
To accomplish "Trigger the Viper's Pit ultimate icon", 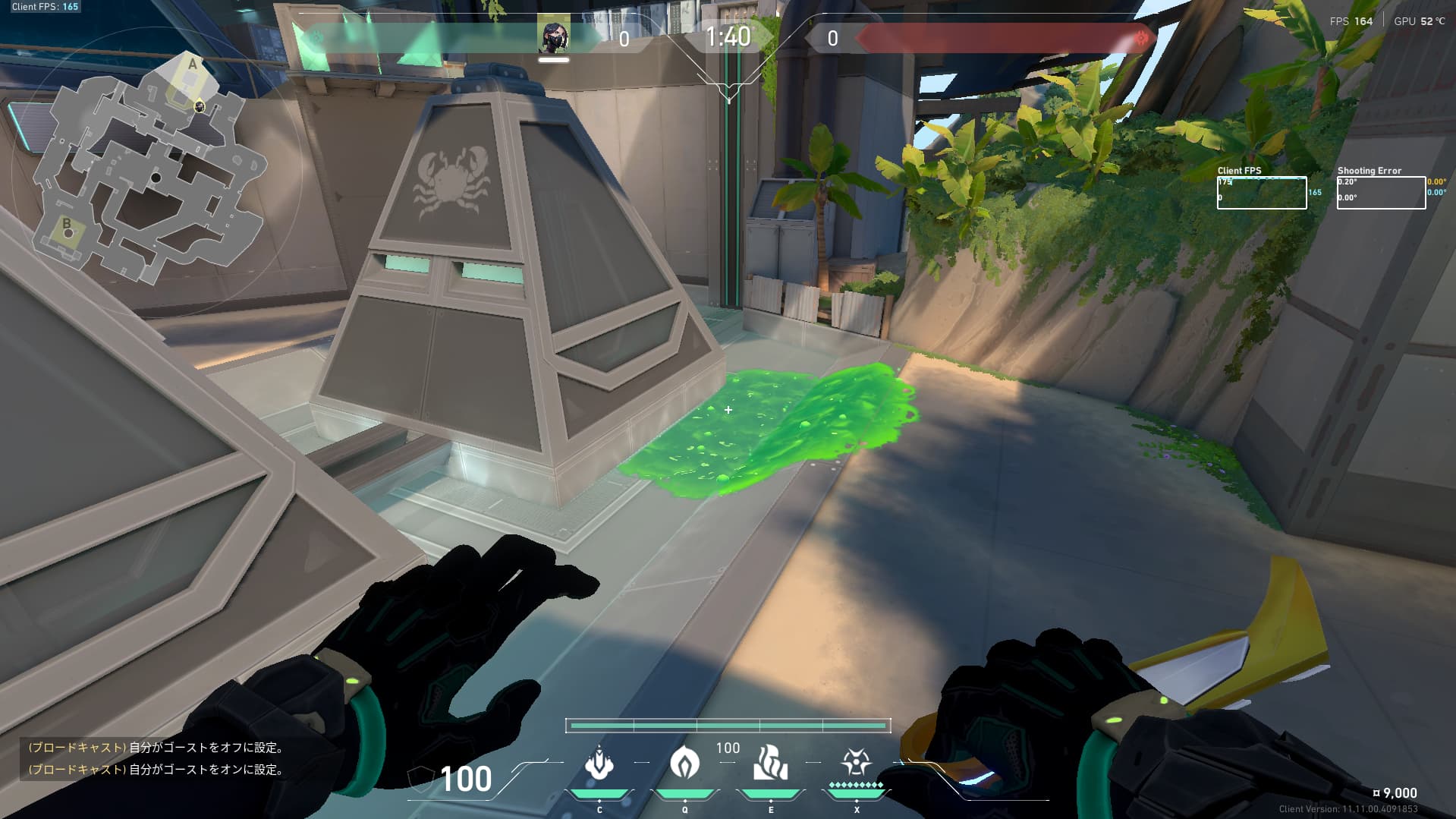I will pos(856,762).
